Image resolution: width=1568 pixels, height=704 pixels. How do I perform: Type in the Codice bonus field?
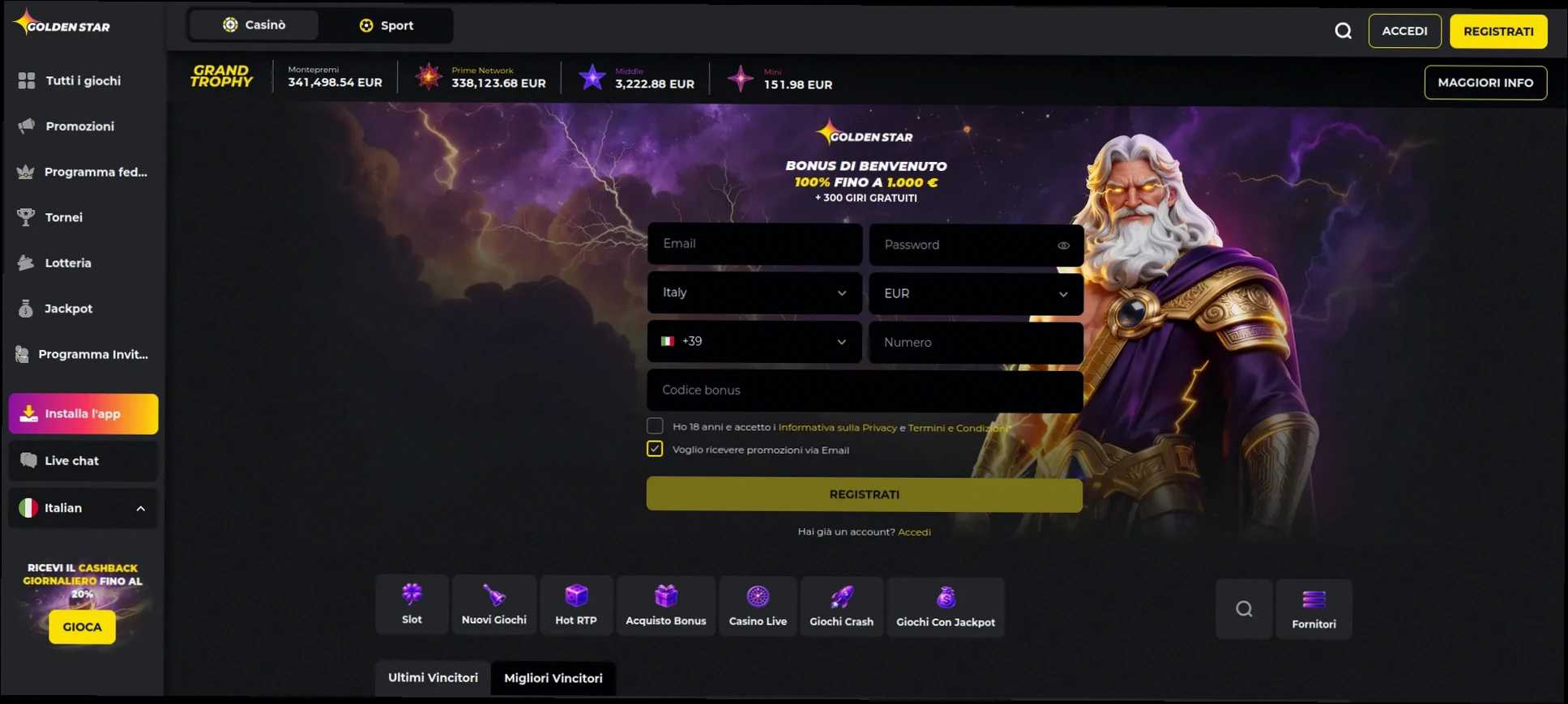point(864,390)
